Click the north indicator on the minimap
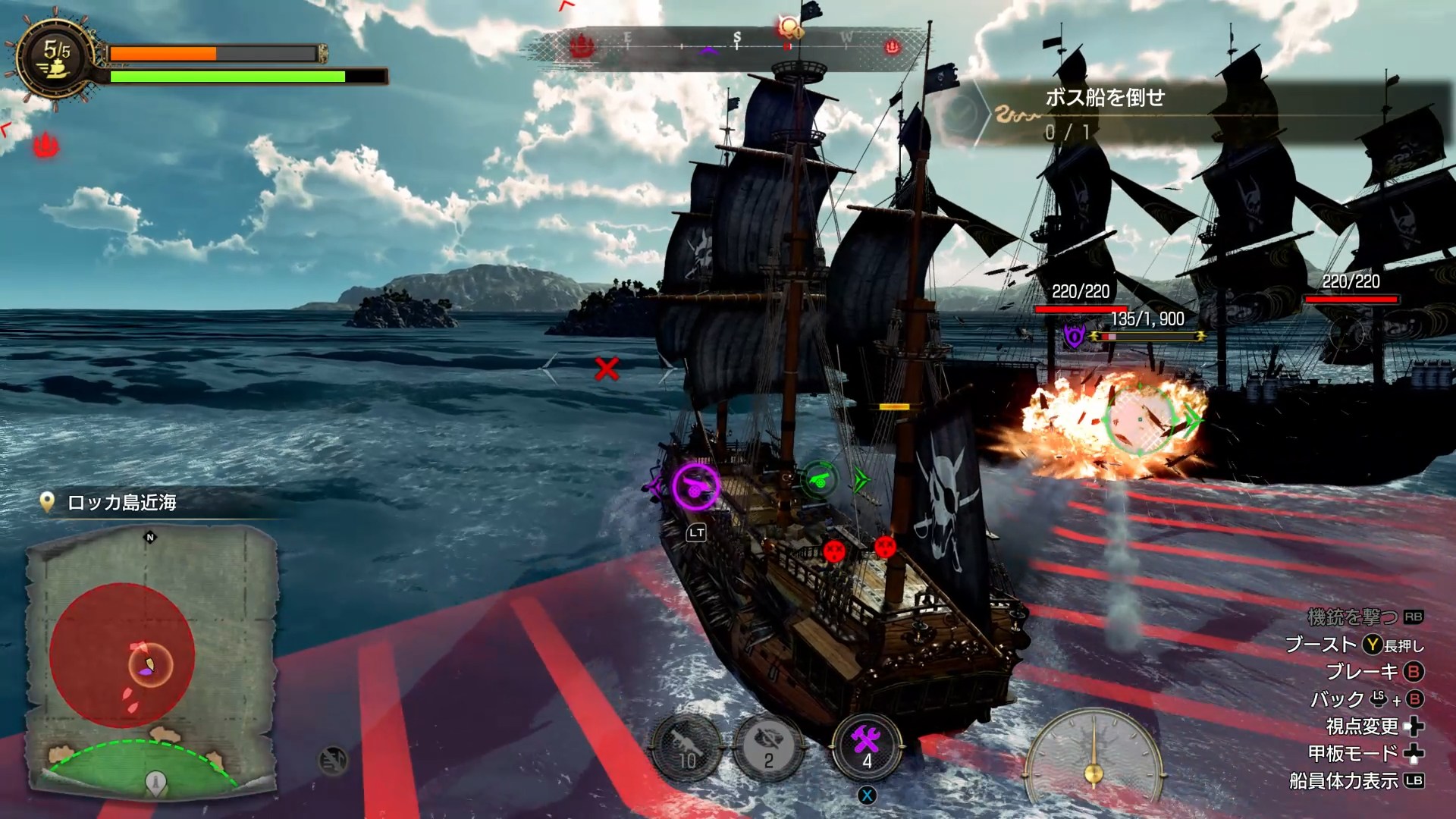 tap(150, 538)
